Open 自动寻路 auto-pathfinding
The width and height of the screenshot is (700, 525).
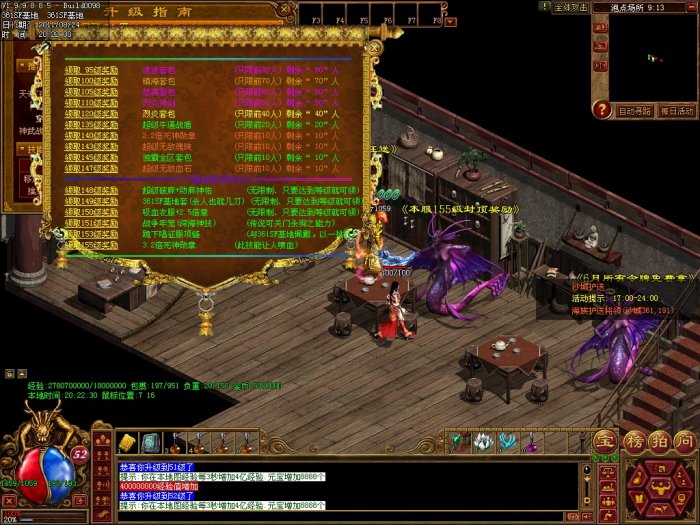tap(635, 111)
